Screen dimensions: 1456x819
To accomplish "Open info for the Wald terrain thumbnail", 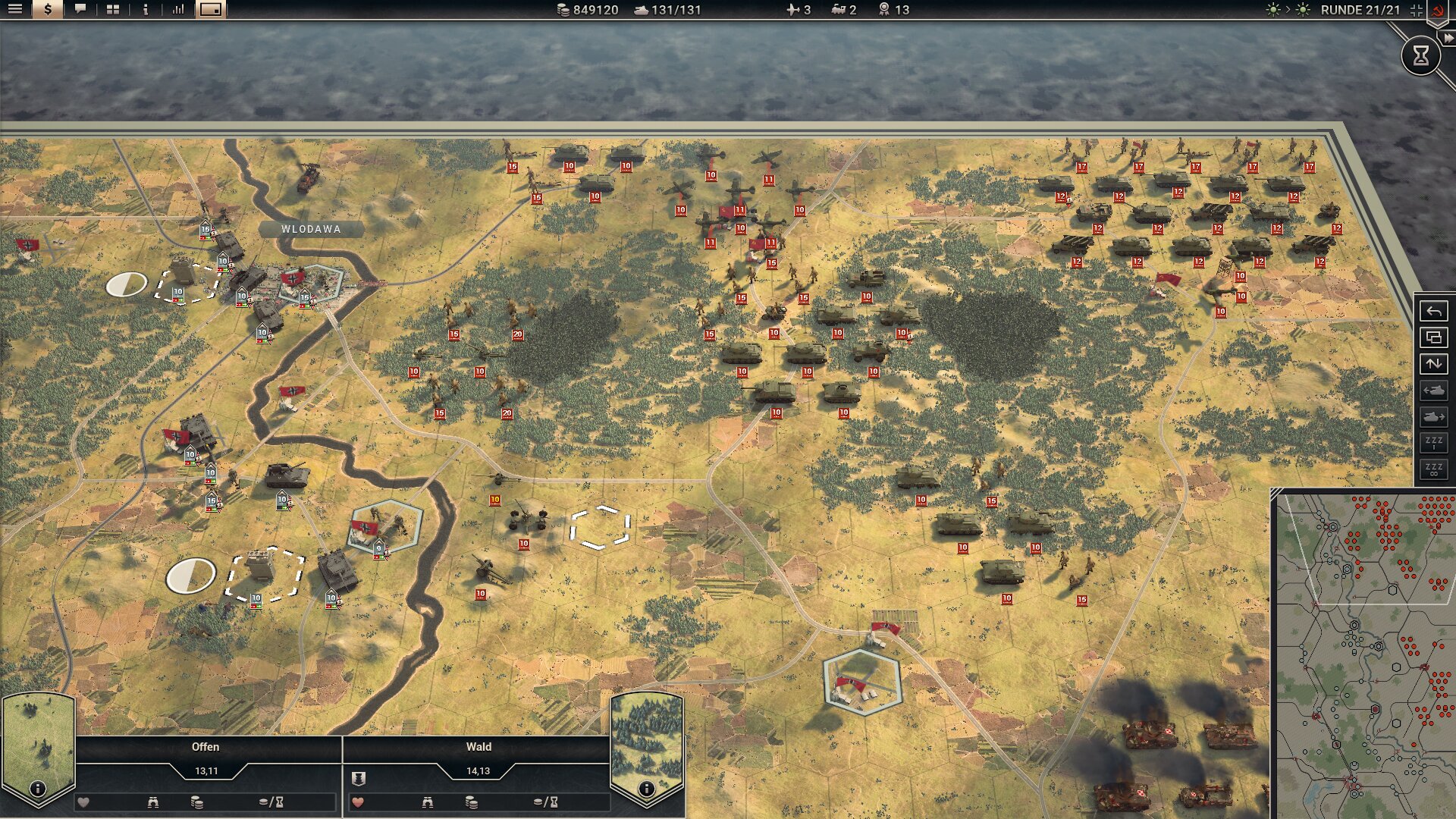I will (x=646, y=789).
